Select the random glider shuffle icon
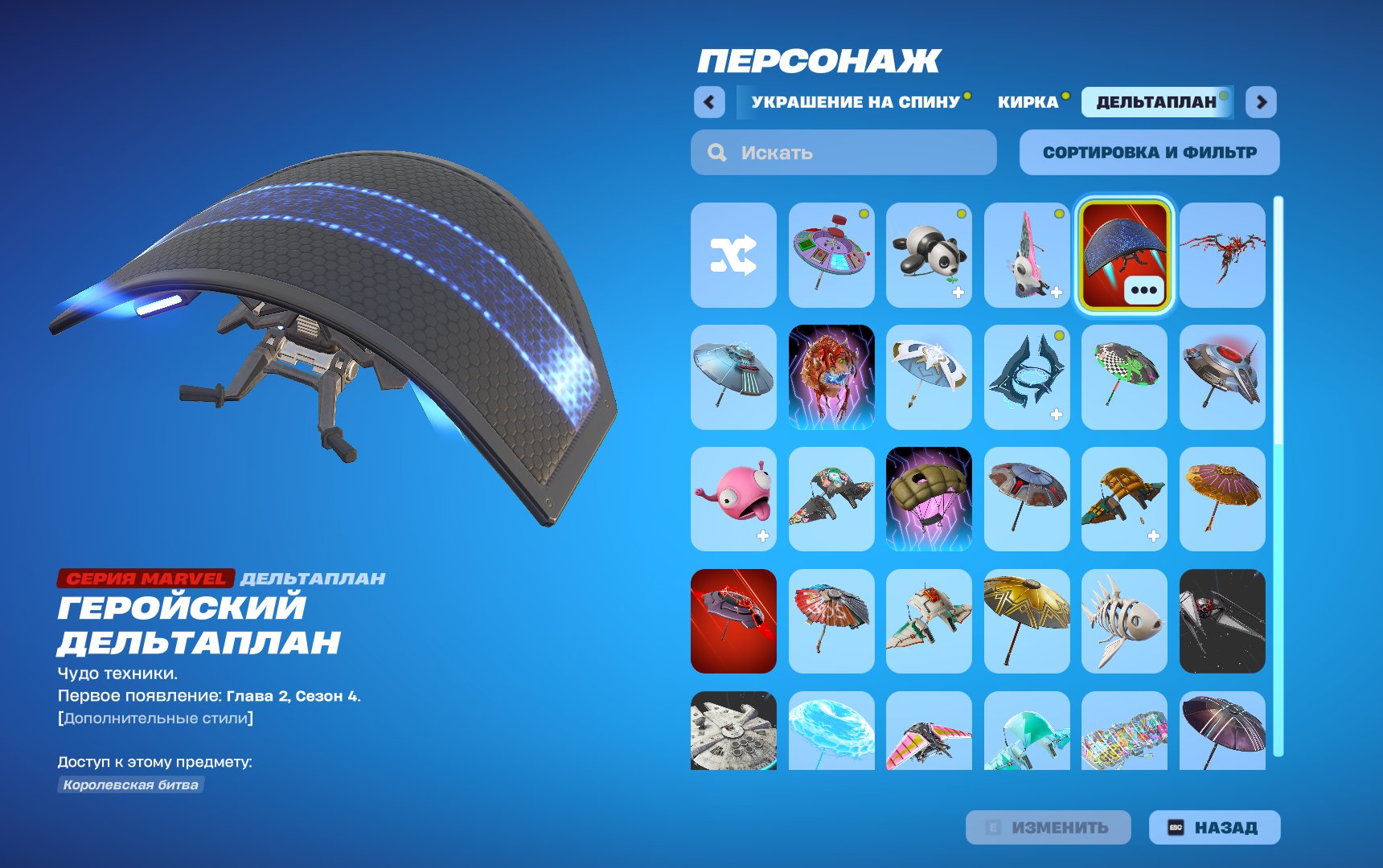This screenshot has width=1383, height=868. click(x=733, y=256)
